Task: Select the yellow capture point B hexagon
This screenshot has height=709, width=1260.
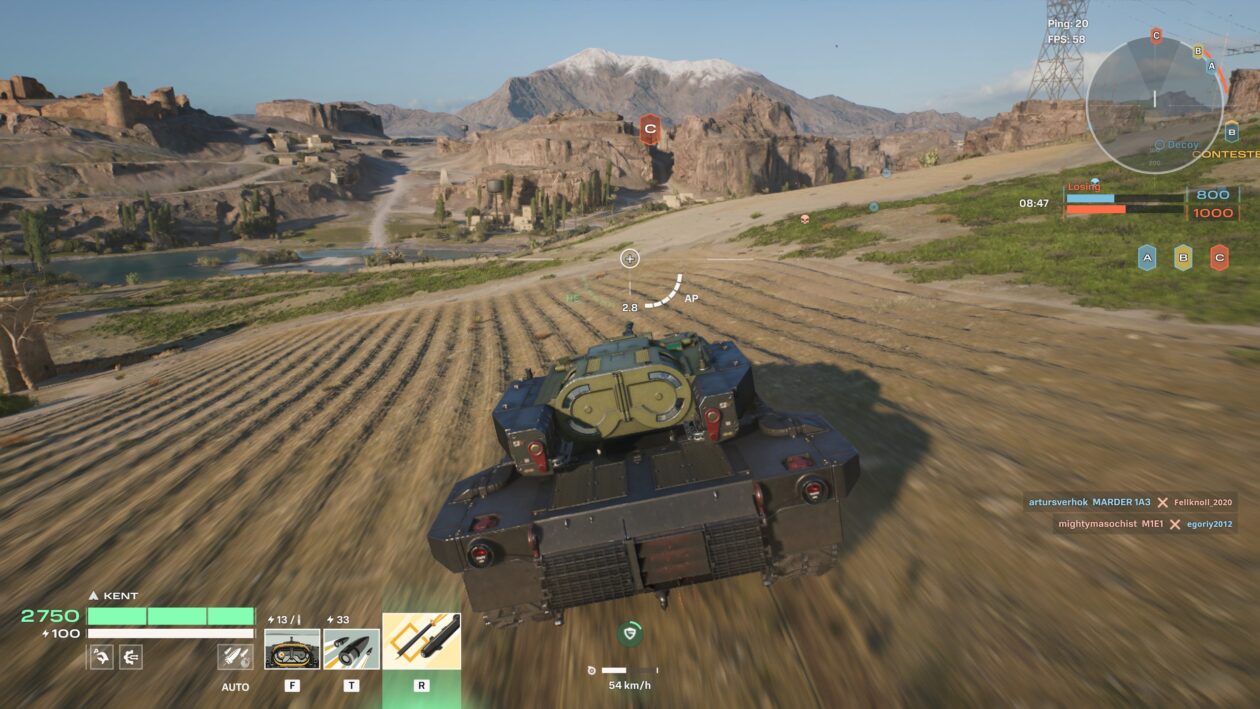Action: coord(1183,258)
